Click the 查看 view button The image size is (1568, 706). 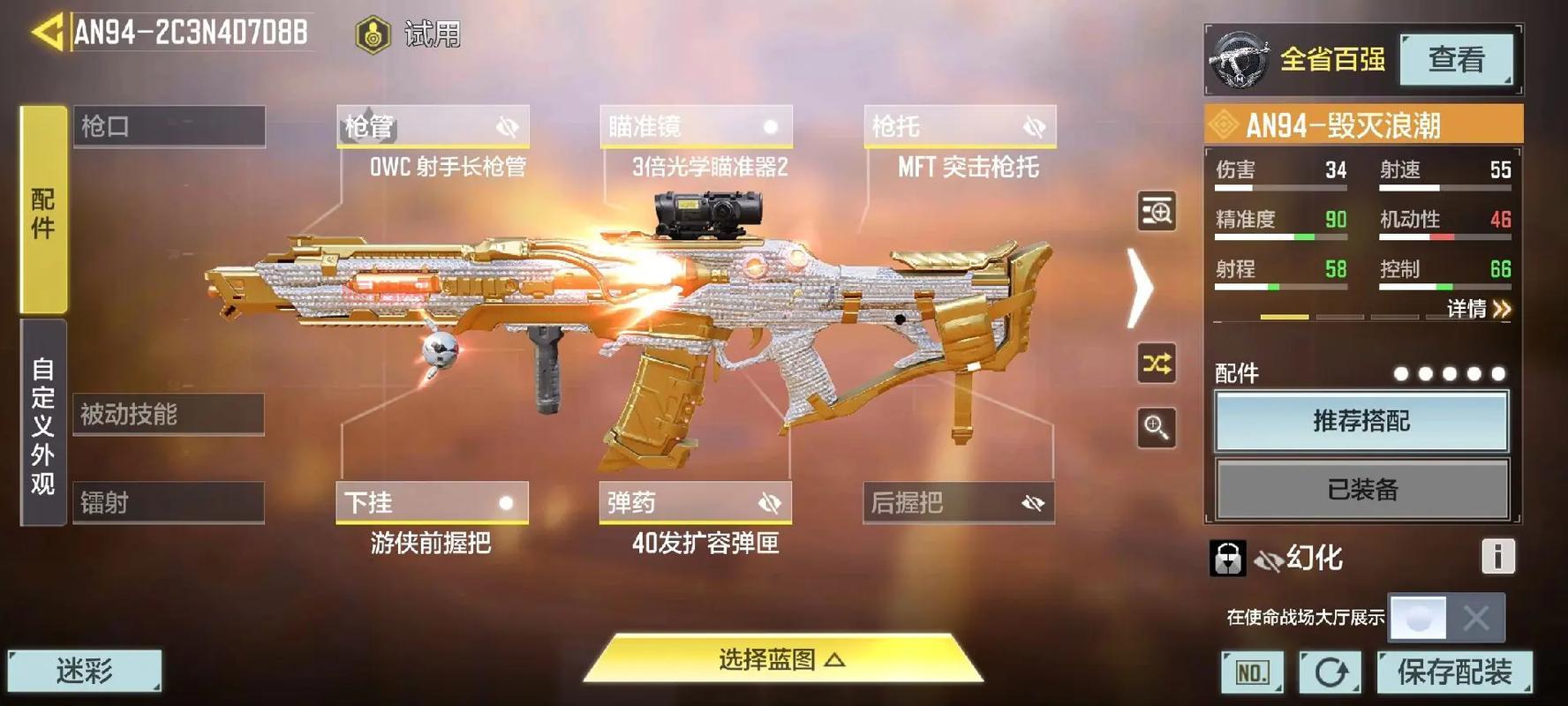[1456, 60]
